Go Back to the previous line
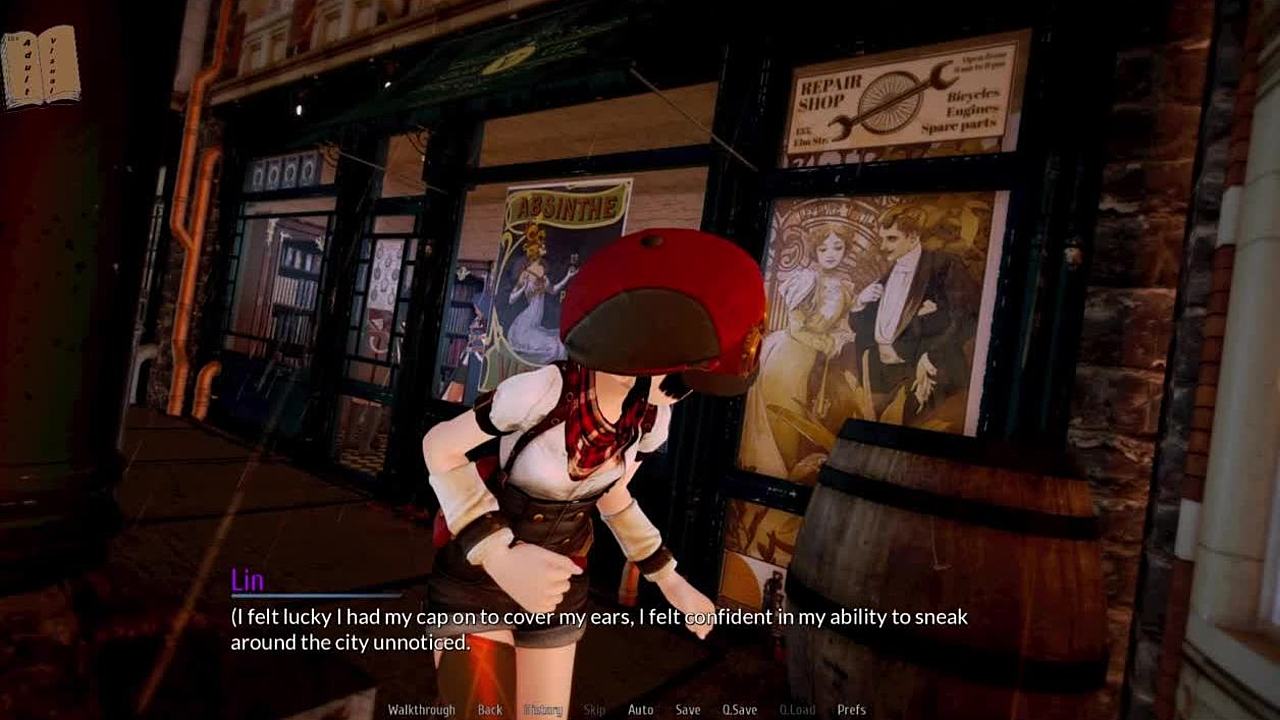This screenshot has width=1280, height=720. click(x=490, y=710)
